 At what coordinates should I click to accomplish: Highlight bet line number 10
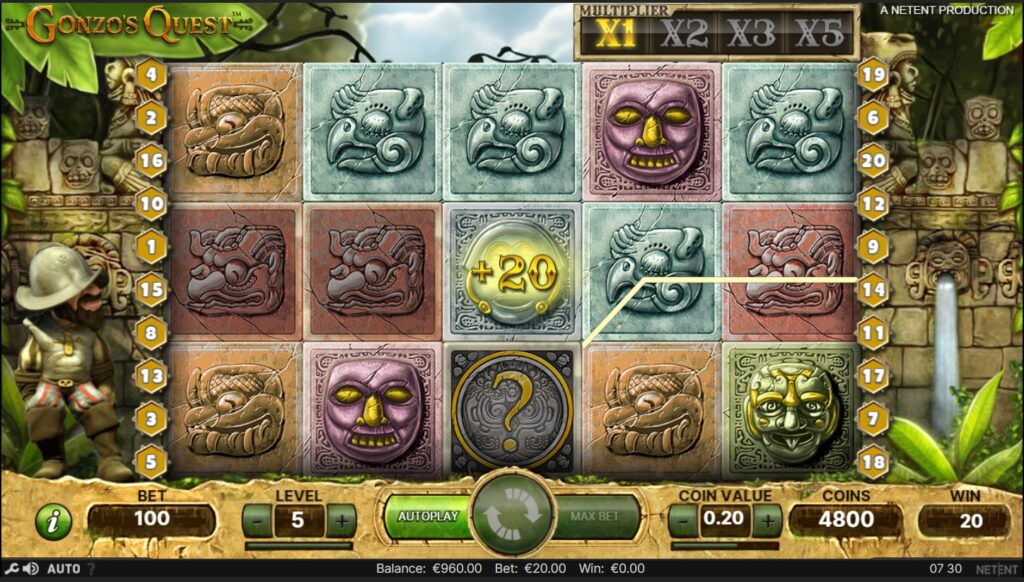pyautogui.click(x=152, y=203)
